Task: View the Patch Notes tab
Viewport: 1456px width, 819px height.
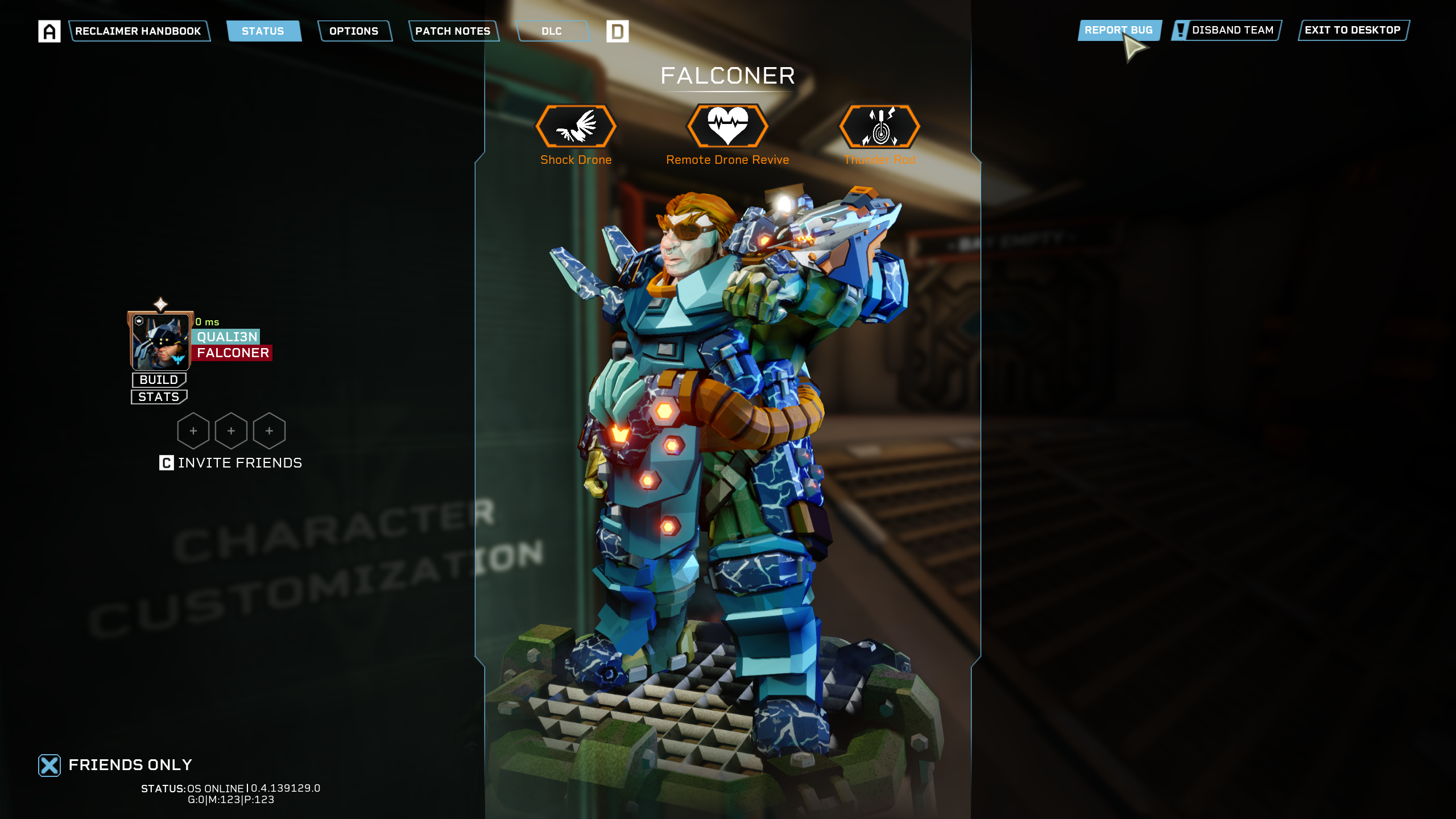Action: click(x=453, y=31)
